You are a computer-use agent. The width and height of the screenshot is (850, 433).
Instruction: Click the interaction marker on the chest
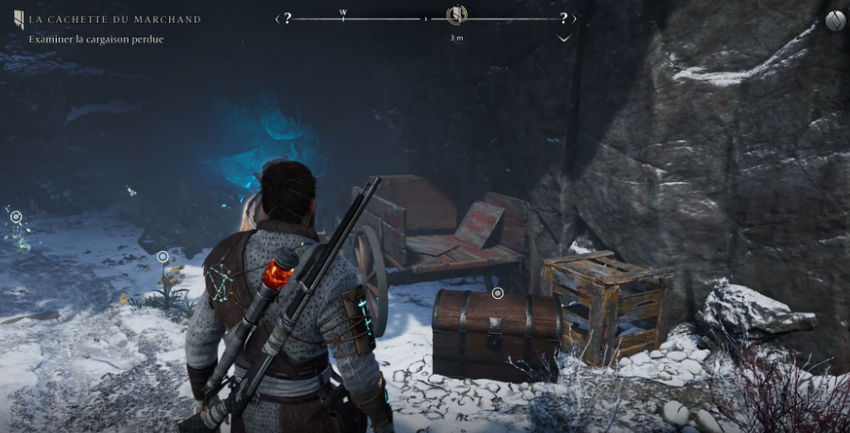tap(498, 293)
